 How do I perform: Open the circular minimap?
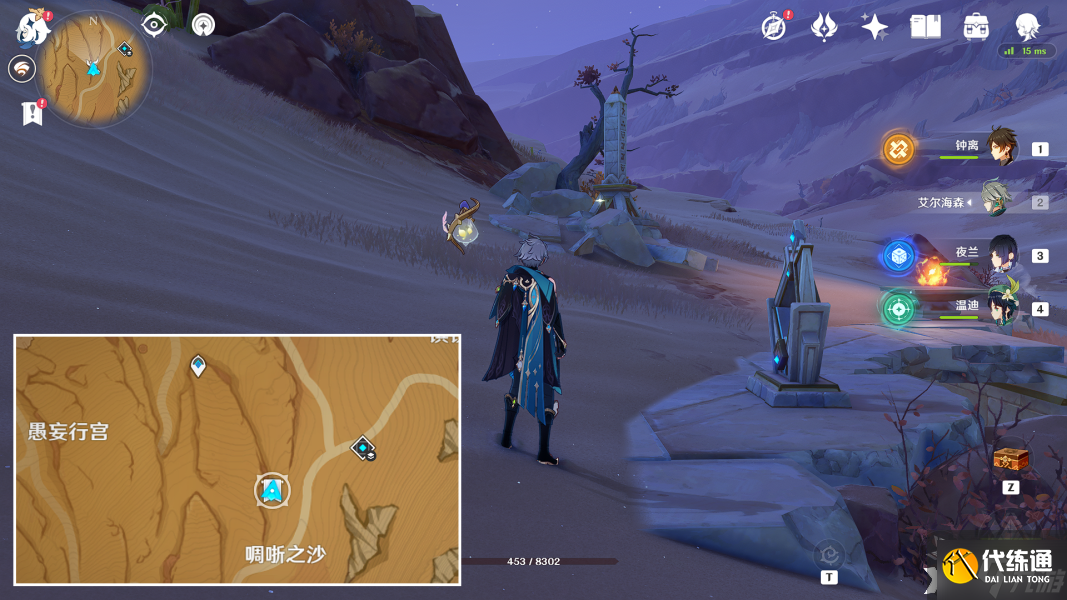point(94,68)
